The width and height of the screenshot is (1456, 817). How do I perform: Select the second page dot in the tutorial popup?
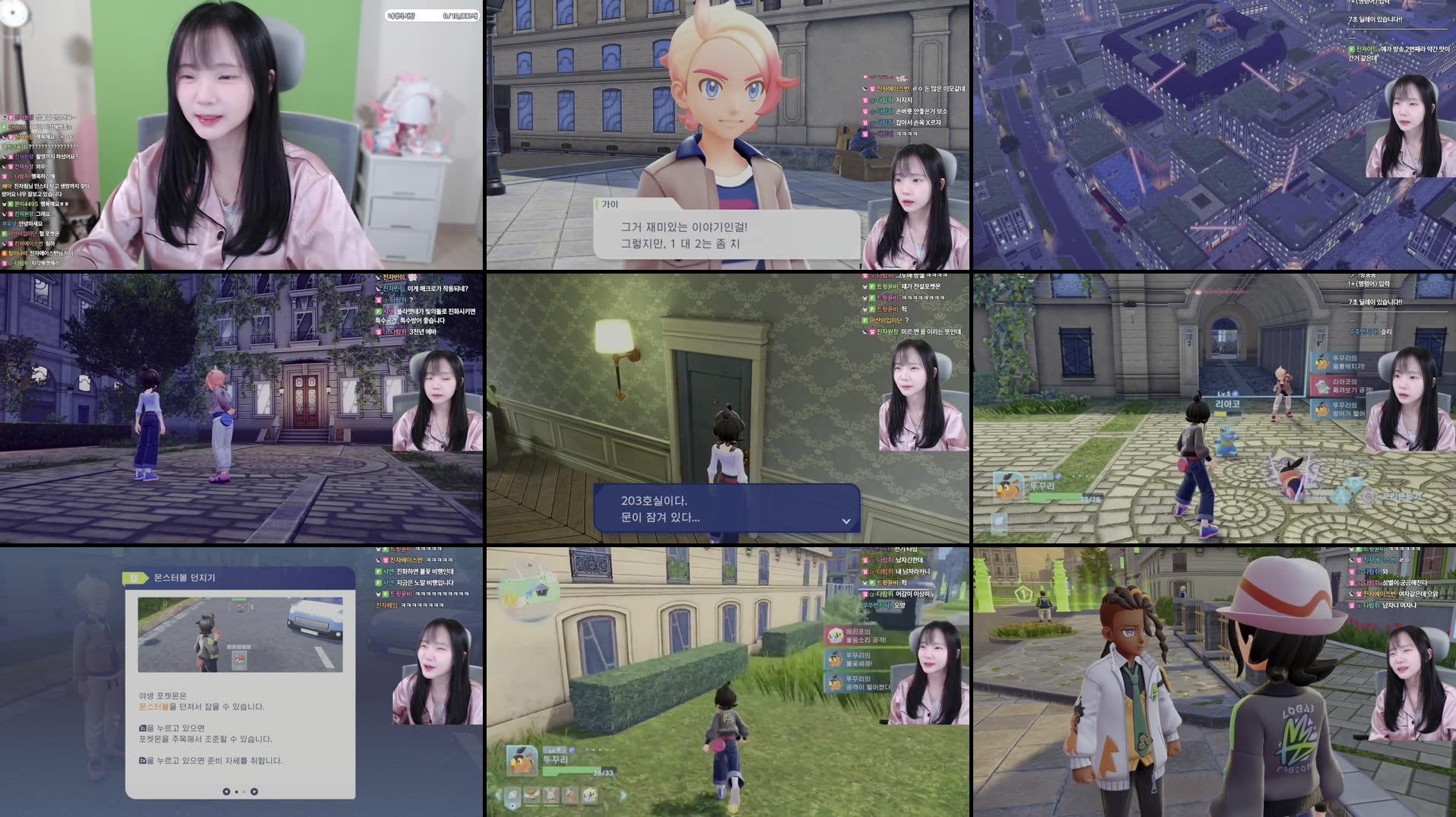pyautogui.click(x=237, y=792)
